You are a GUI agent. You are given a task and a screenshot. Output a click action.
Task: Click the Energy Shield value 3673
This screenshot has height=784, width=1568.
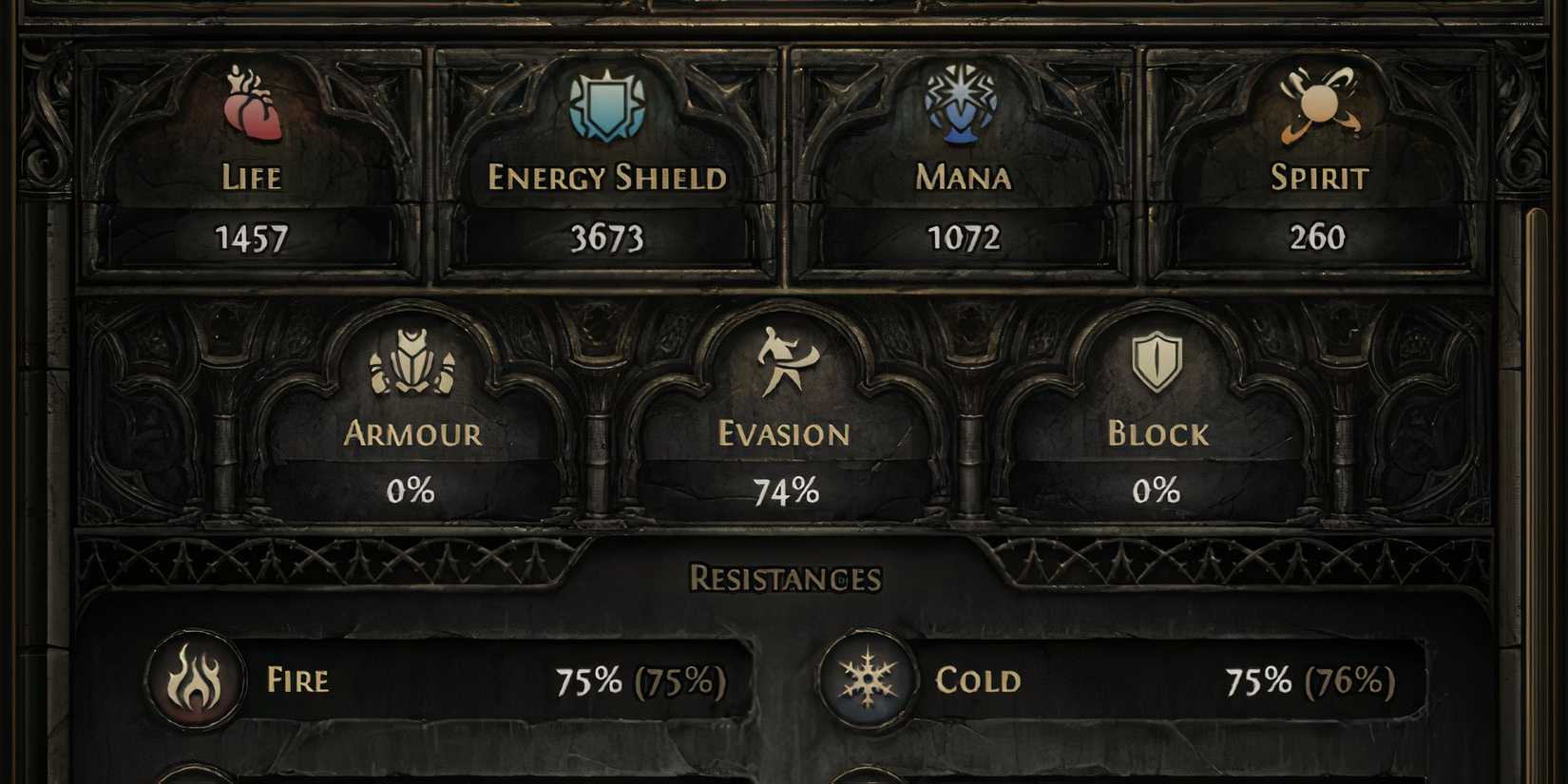click(x=606, y=240)
